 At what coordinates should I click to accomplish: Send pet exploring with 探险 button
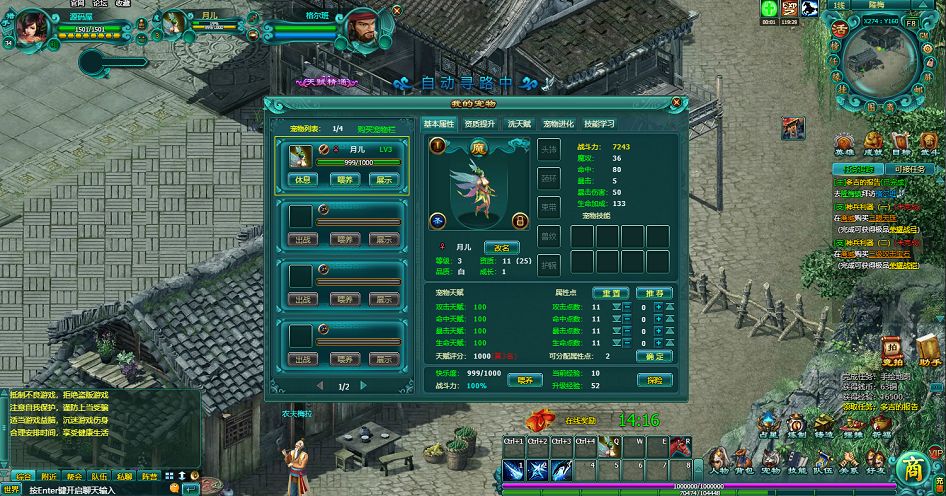654,380
